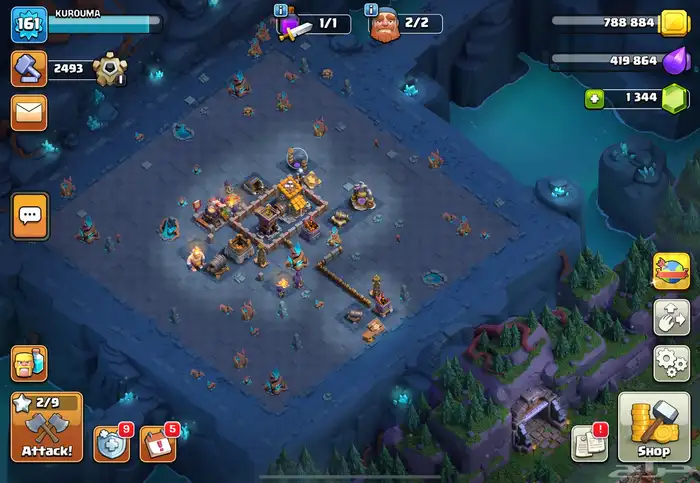This screenshot has height=483, width=700.
Task: Buy more gems with the green plus
Action: pos(593,97)
